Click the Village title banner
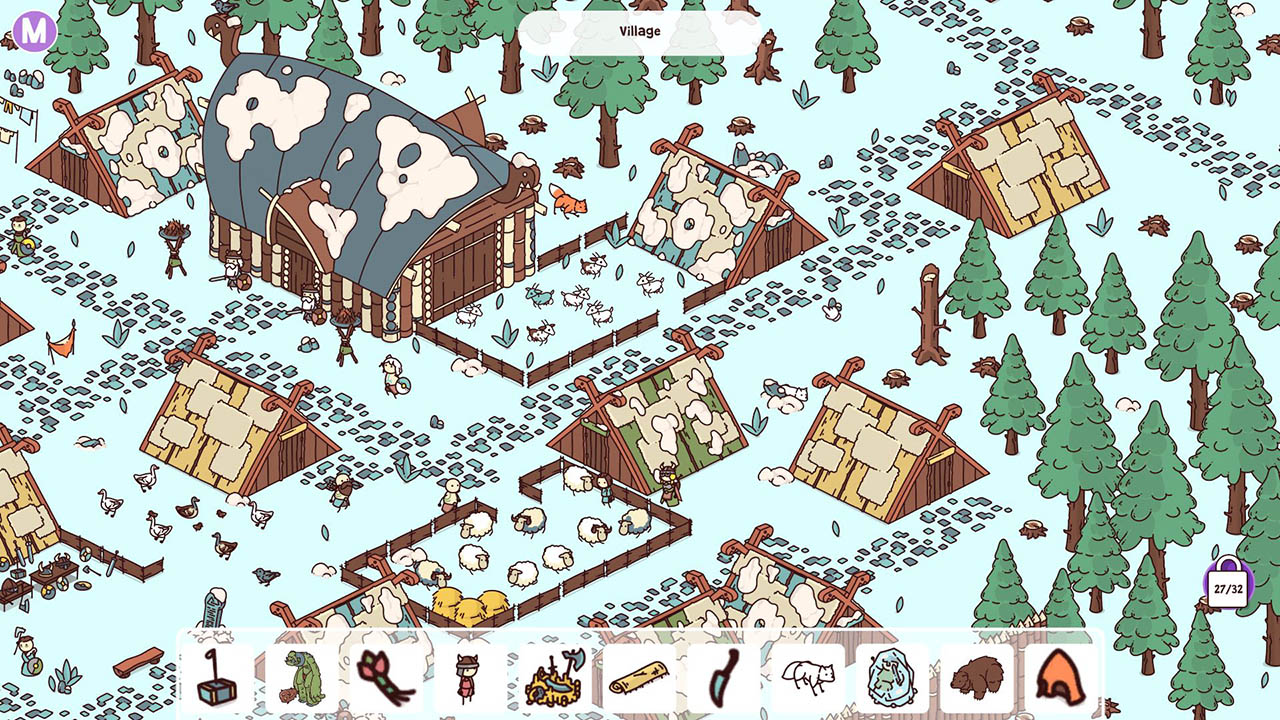1280x720 pixels. 640,30
